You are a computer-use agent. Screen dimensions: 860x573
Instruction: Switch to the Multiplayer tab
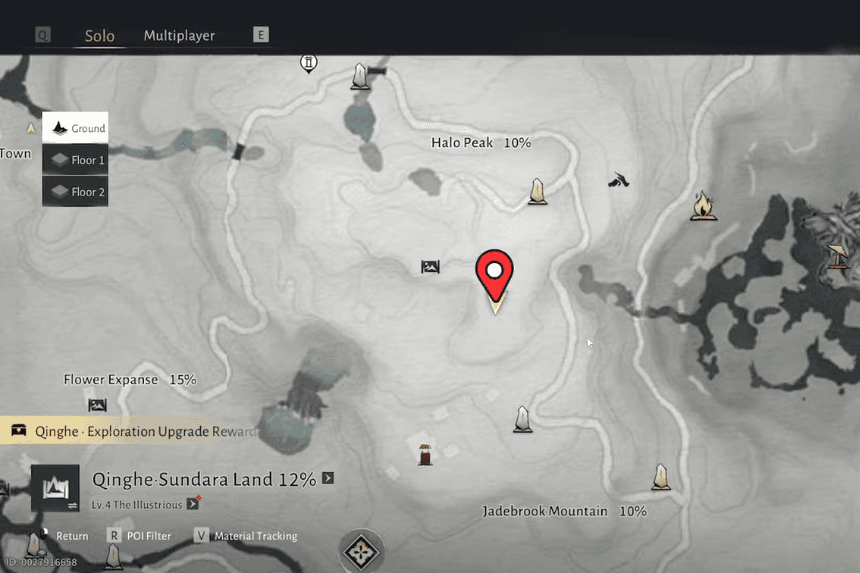pos(179,36)
